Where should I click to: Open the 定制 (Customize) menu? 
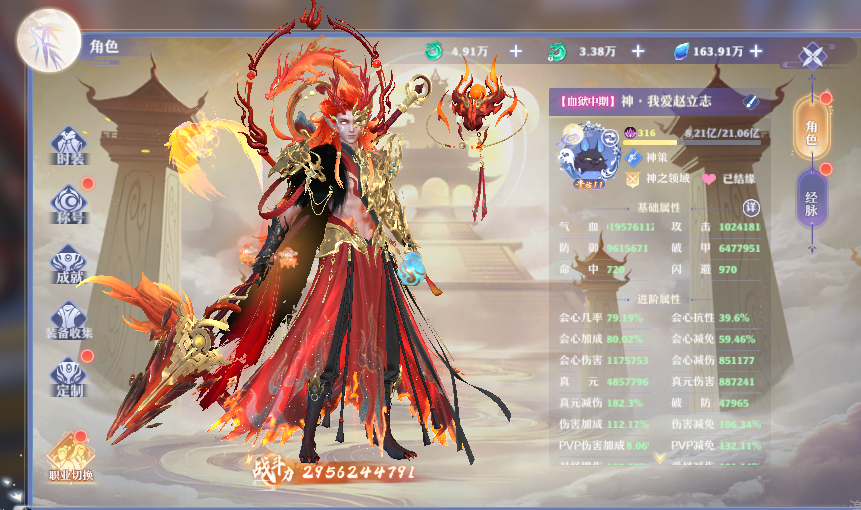[x=69, y=375]
